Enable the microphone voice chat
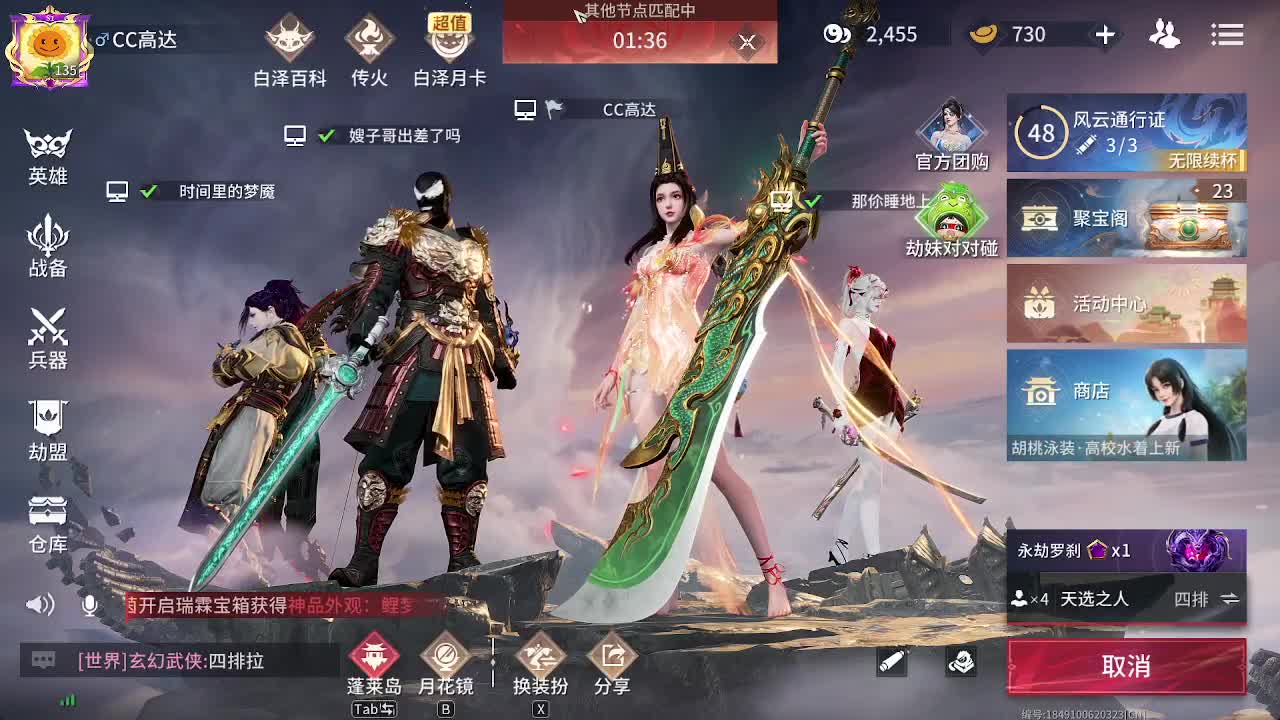The width and height of the screenshot is (1280, 720). click(90, 603)
